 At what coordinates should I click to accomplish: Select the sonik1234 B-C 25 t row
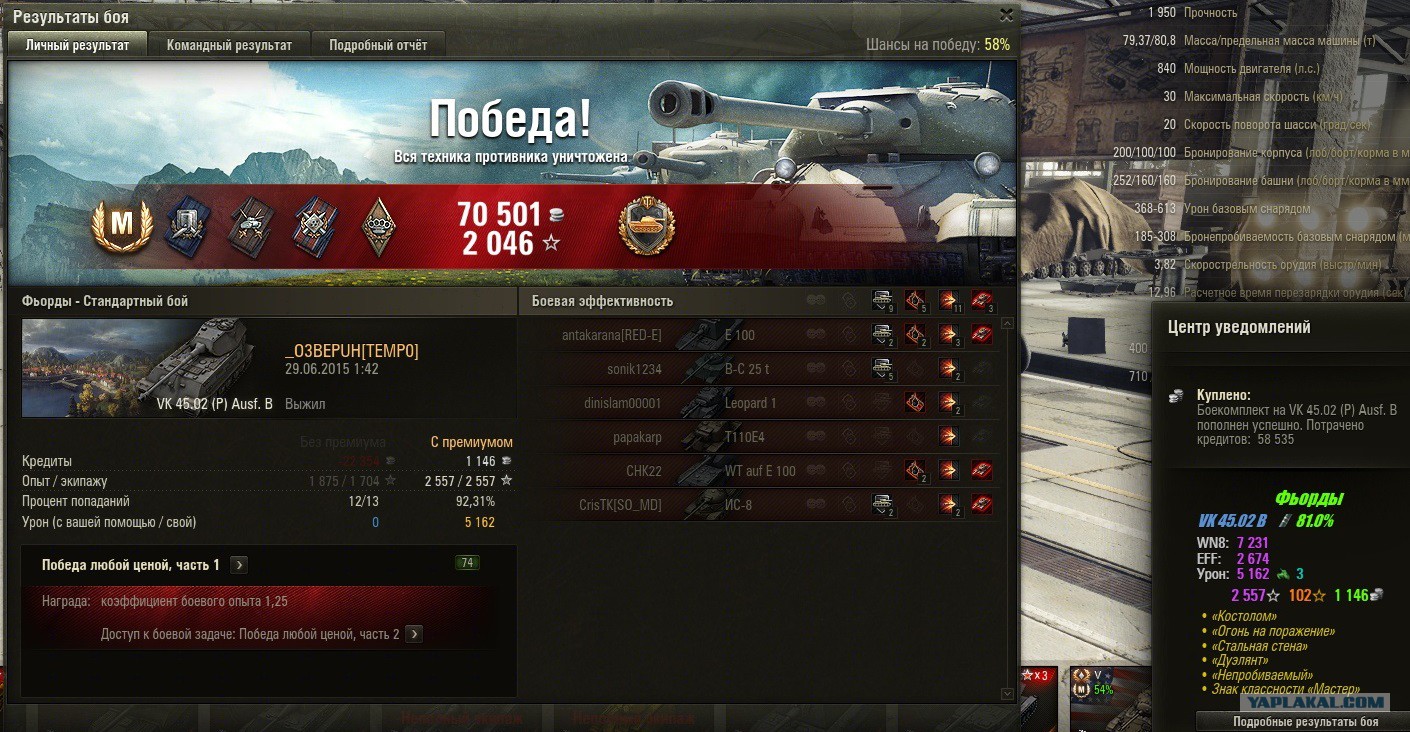(760, 370)
